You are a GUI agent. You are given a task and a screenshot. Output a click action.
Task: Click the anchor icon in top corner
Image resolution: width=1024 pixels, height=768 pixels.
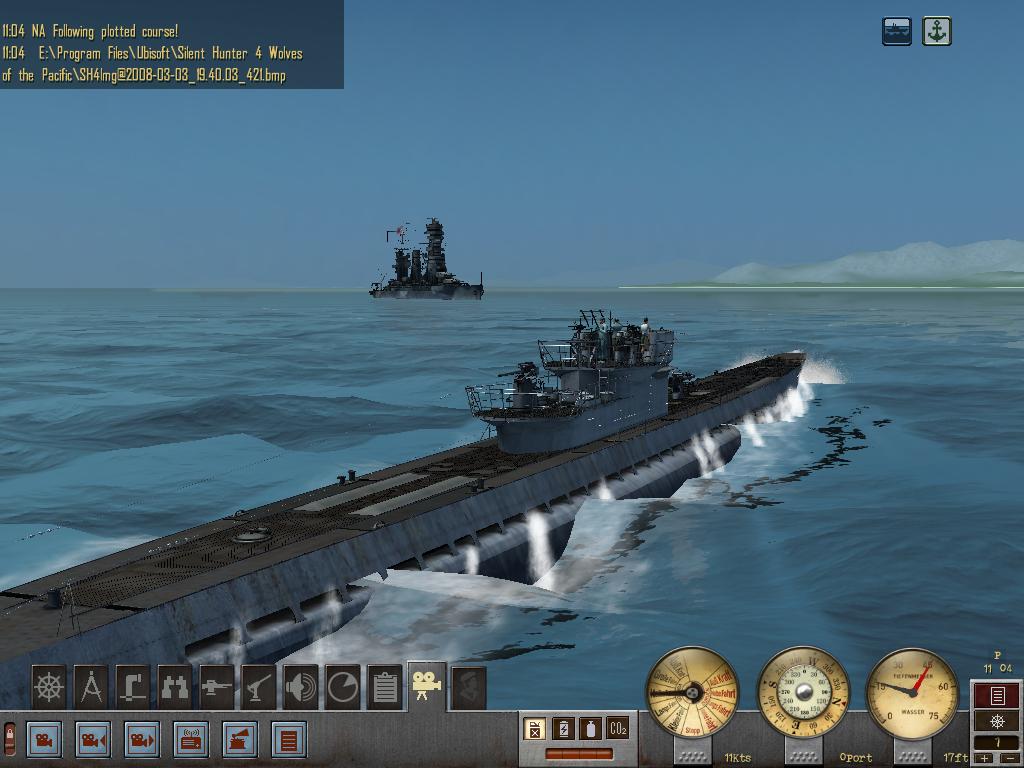pyautogui.click(x=936, y=31)
